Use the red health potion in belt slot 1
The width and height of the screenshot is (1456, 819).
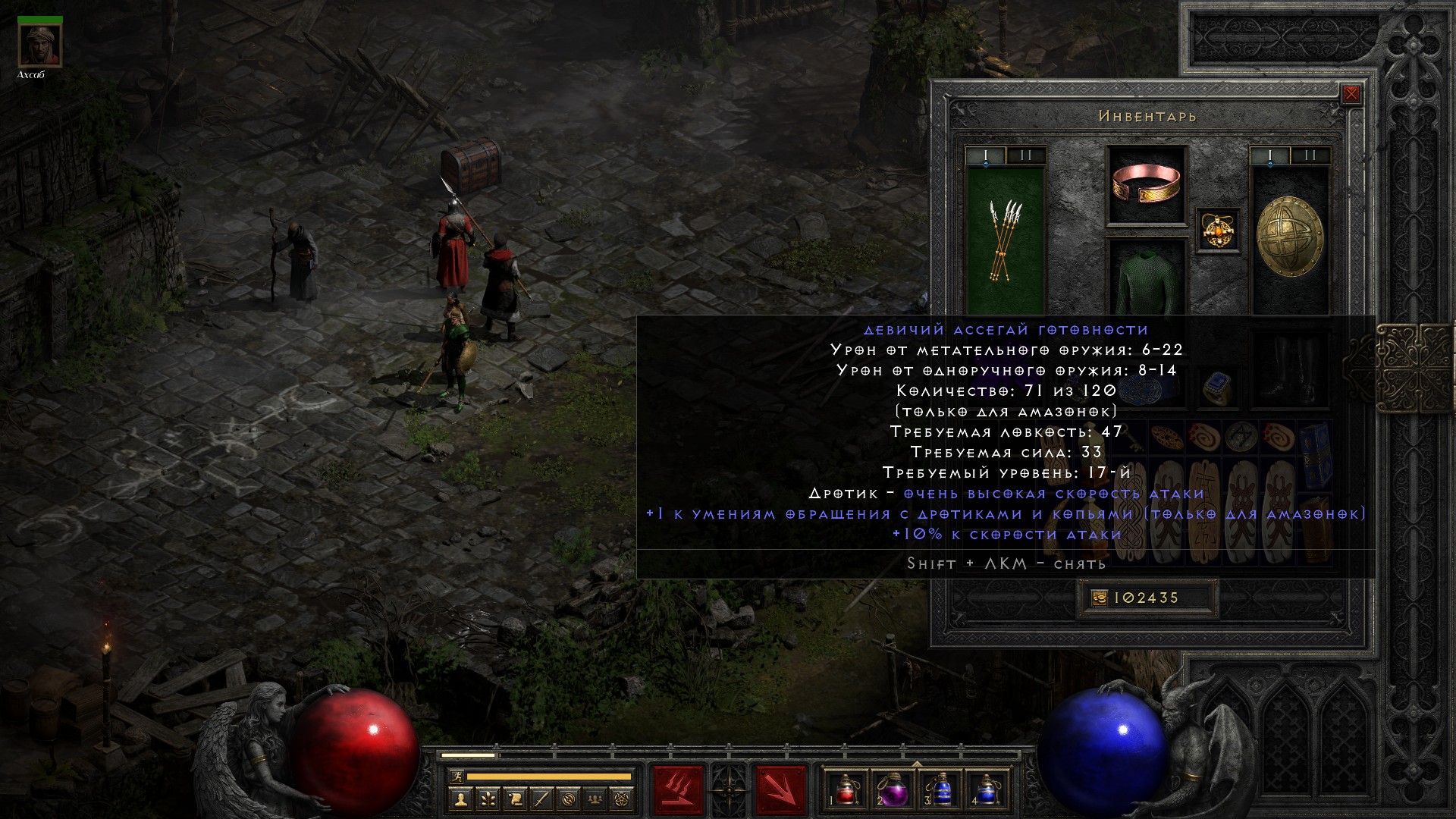[845, 789]
